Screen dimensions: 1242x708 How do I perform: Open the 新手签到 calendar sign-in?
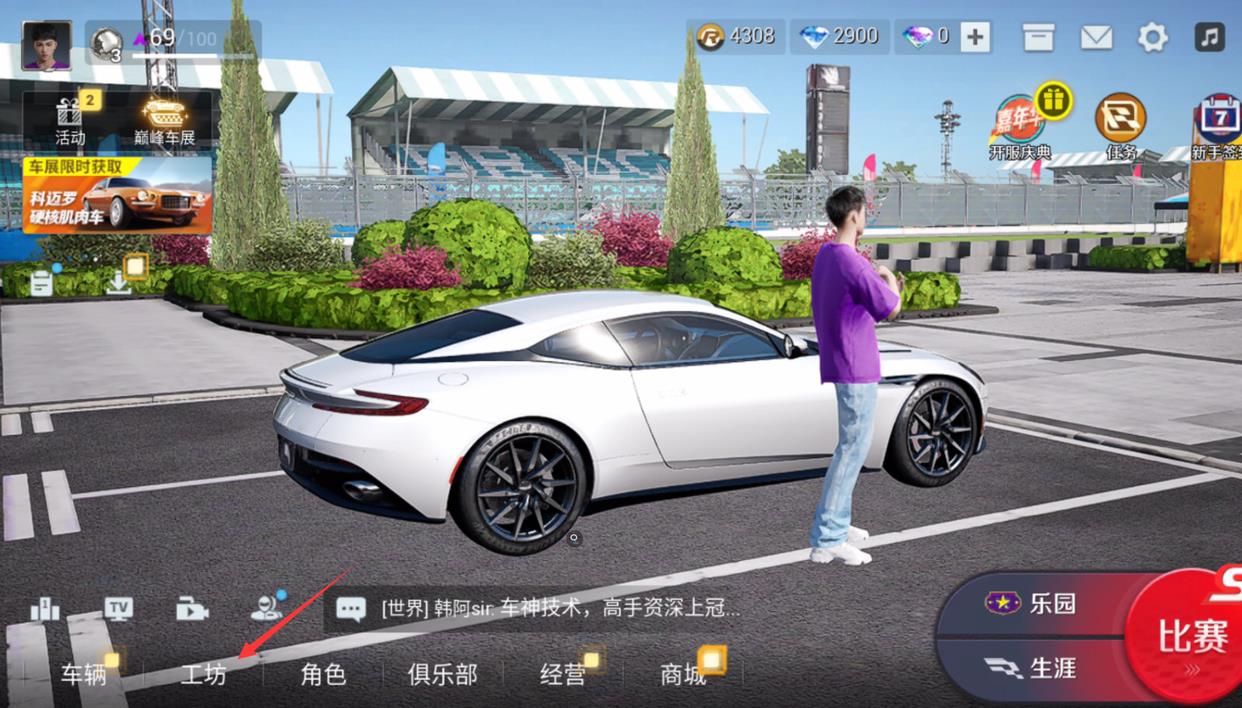coord(1218,125)
